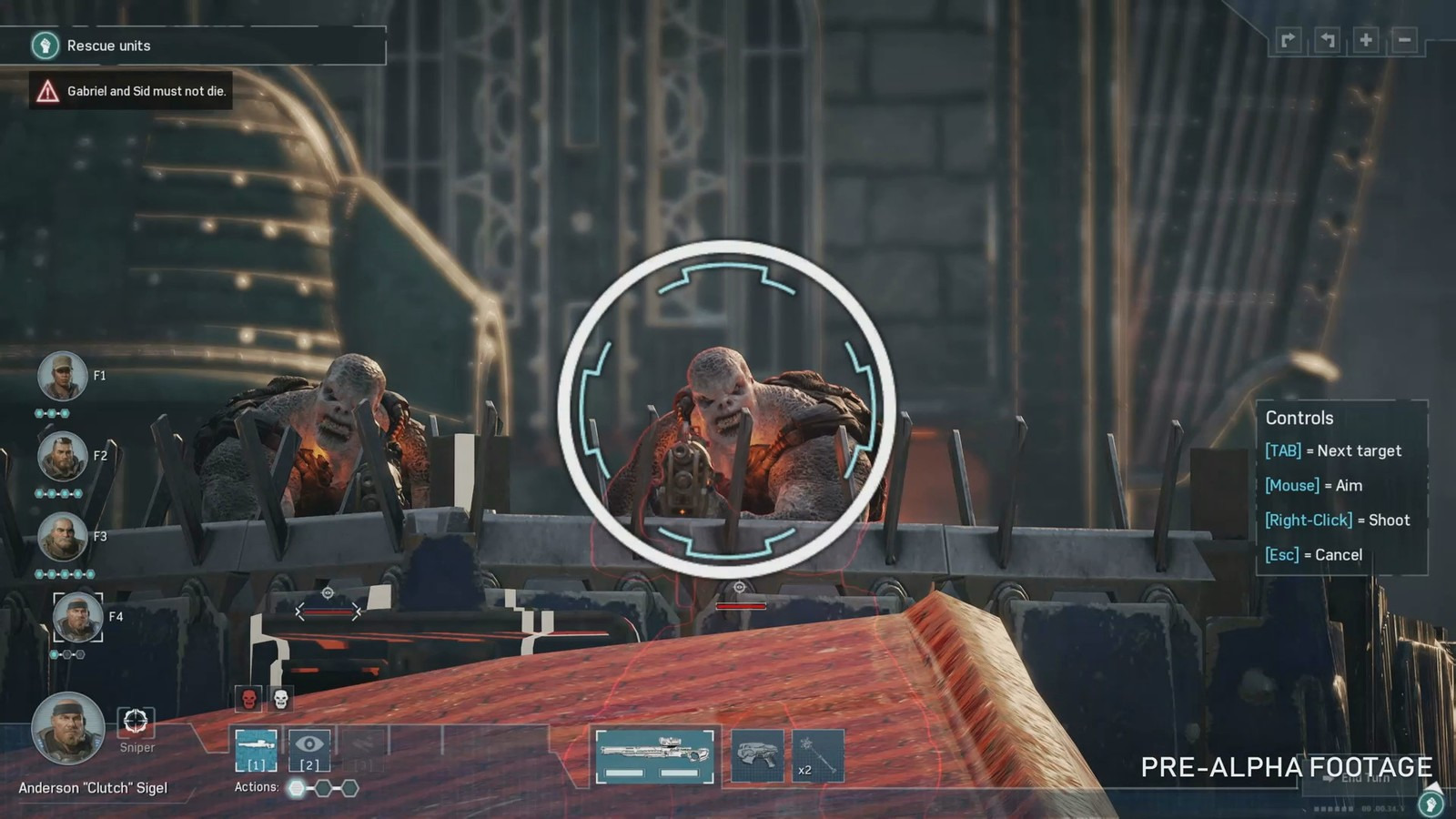
Task: Select the sniper rifle weapon slot
Action: 654,755
